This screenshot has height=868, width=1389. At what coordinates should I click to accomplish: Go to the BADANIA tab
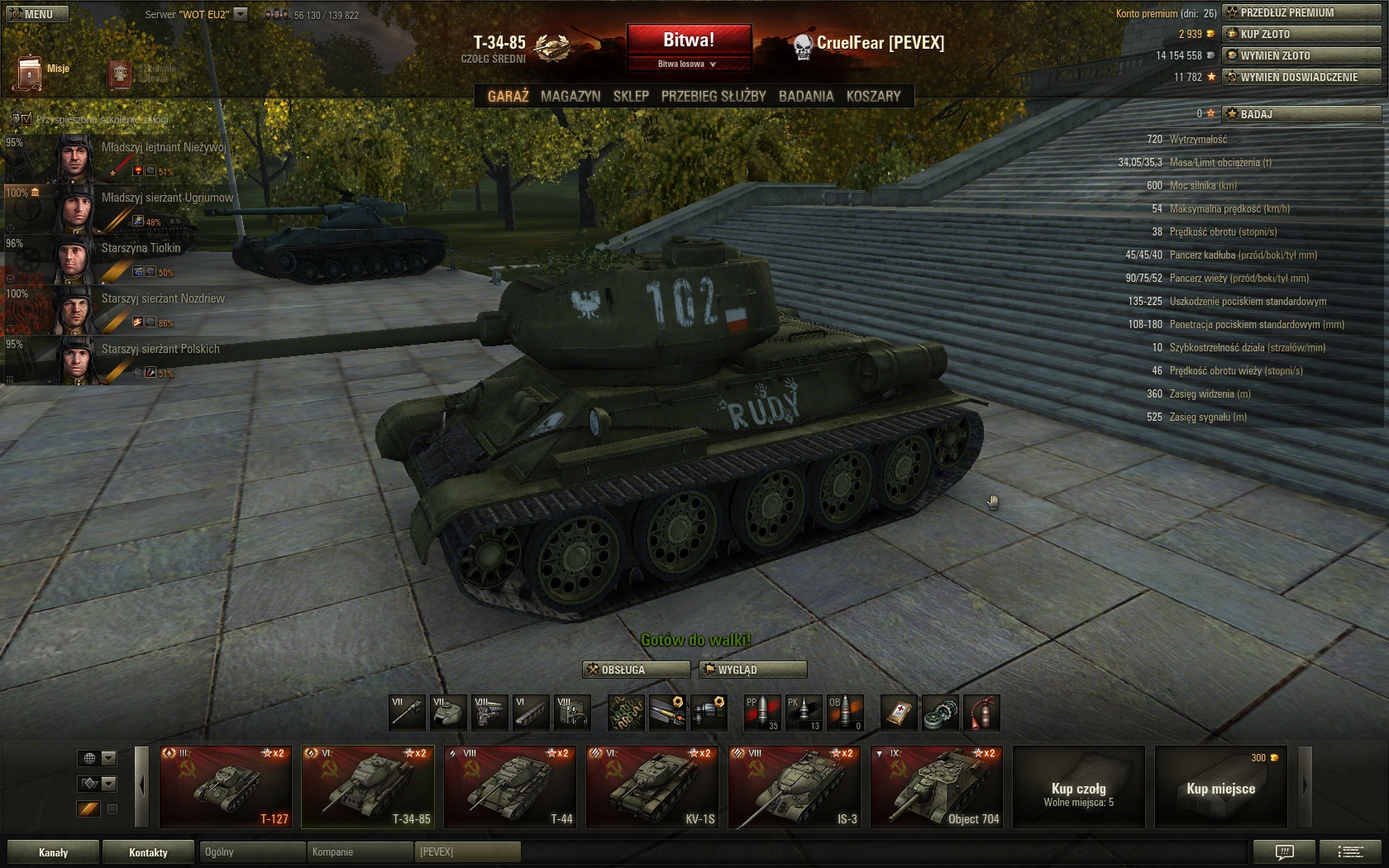coord(806,96)
